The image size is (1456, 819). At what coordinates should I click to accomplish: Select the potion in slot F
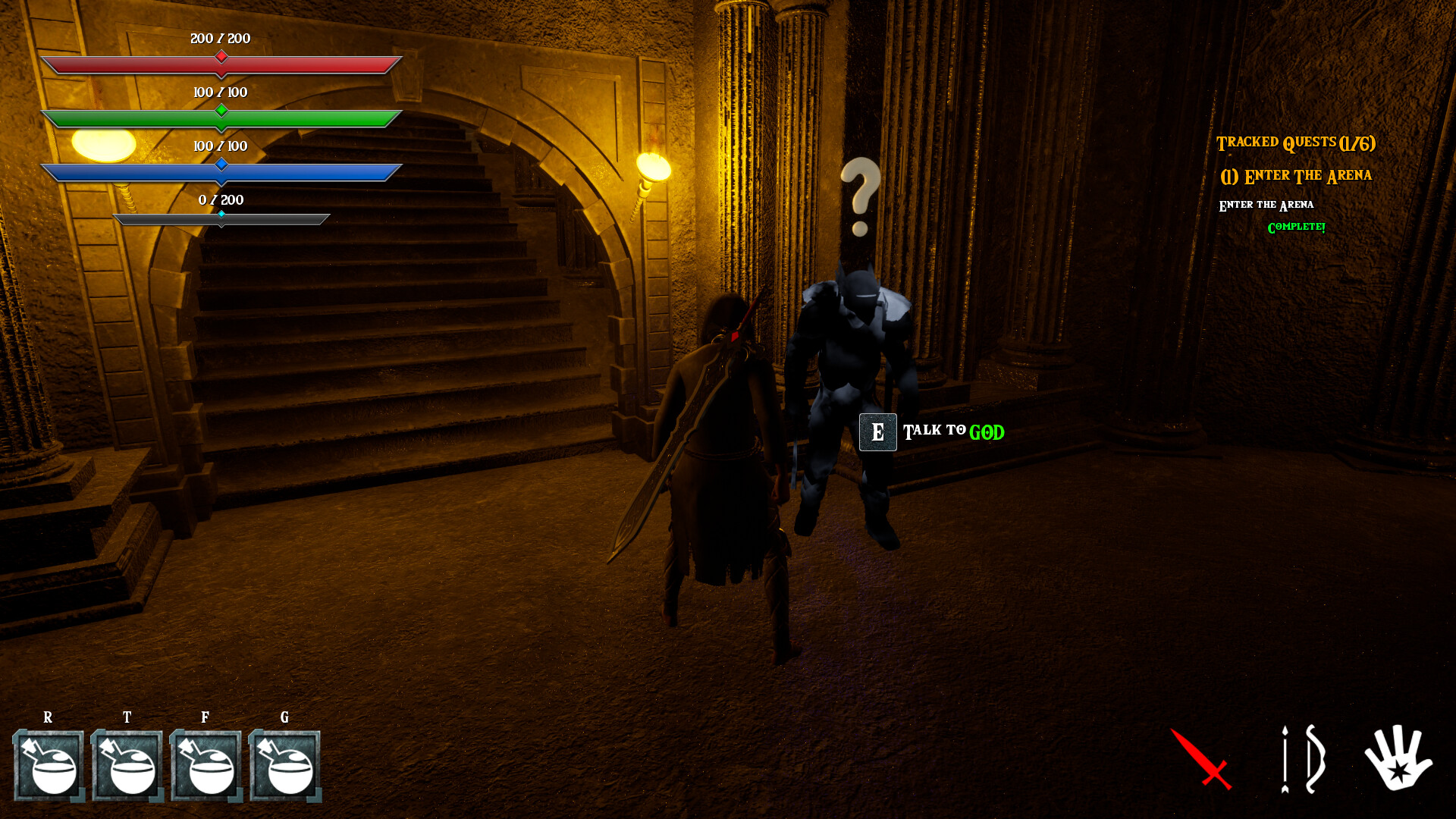(206, 766)
